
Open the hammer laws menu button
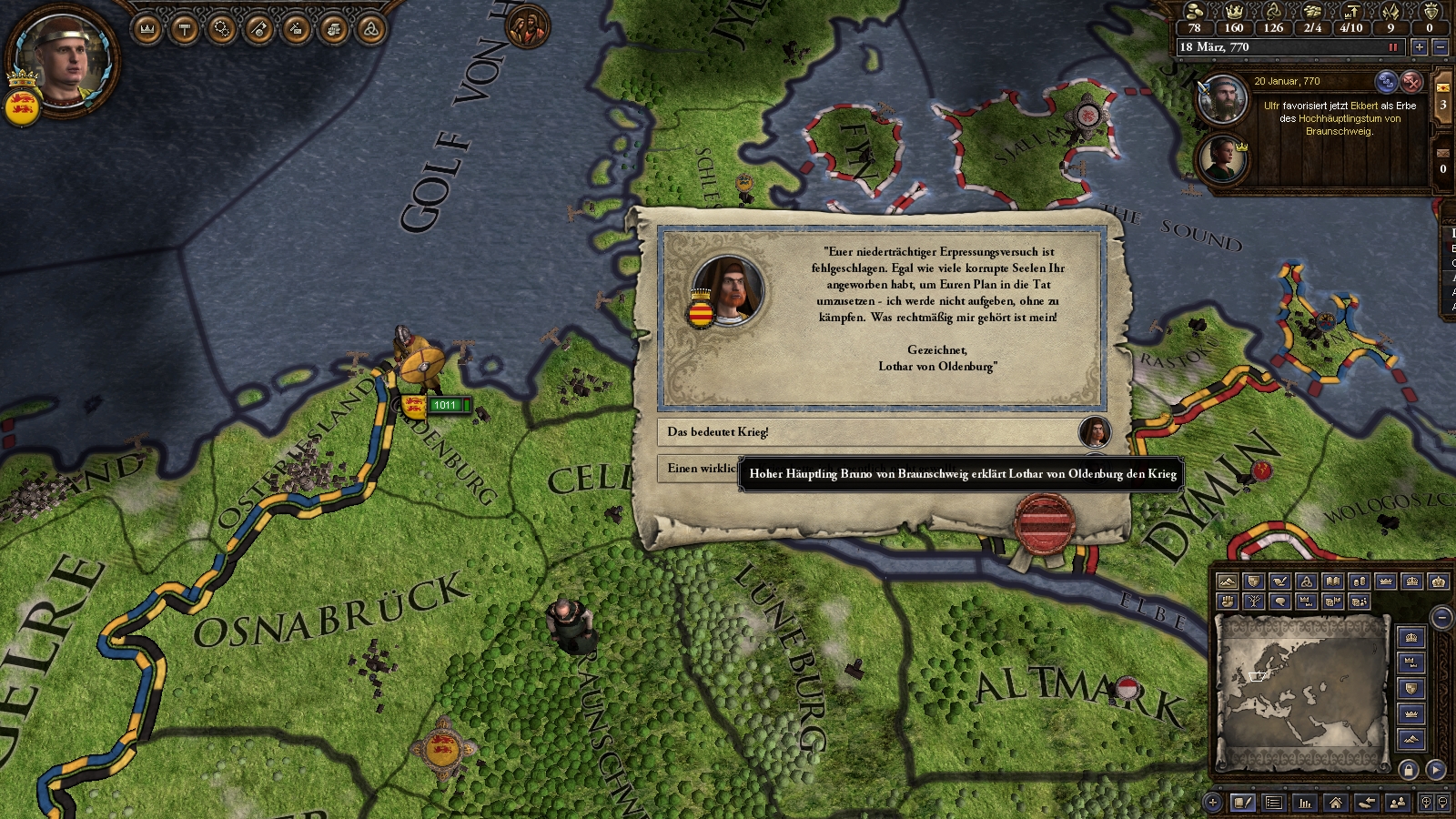click(185, 30)
